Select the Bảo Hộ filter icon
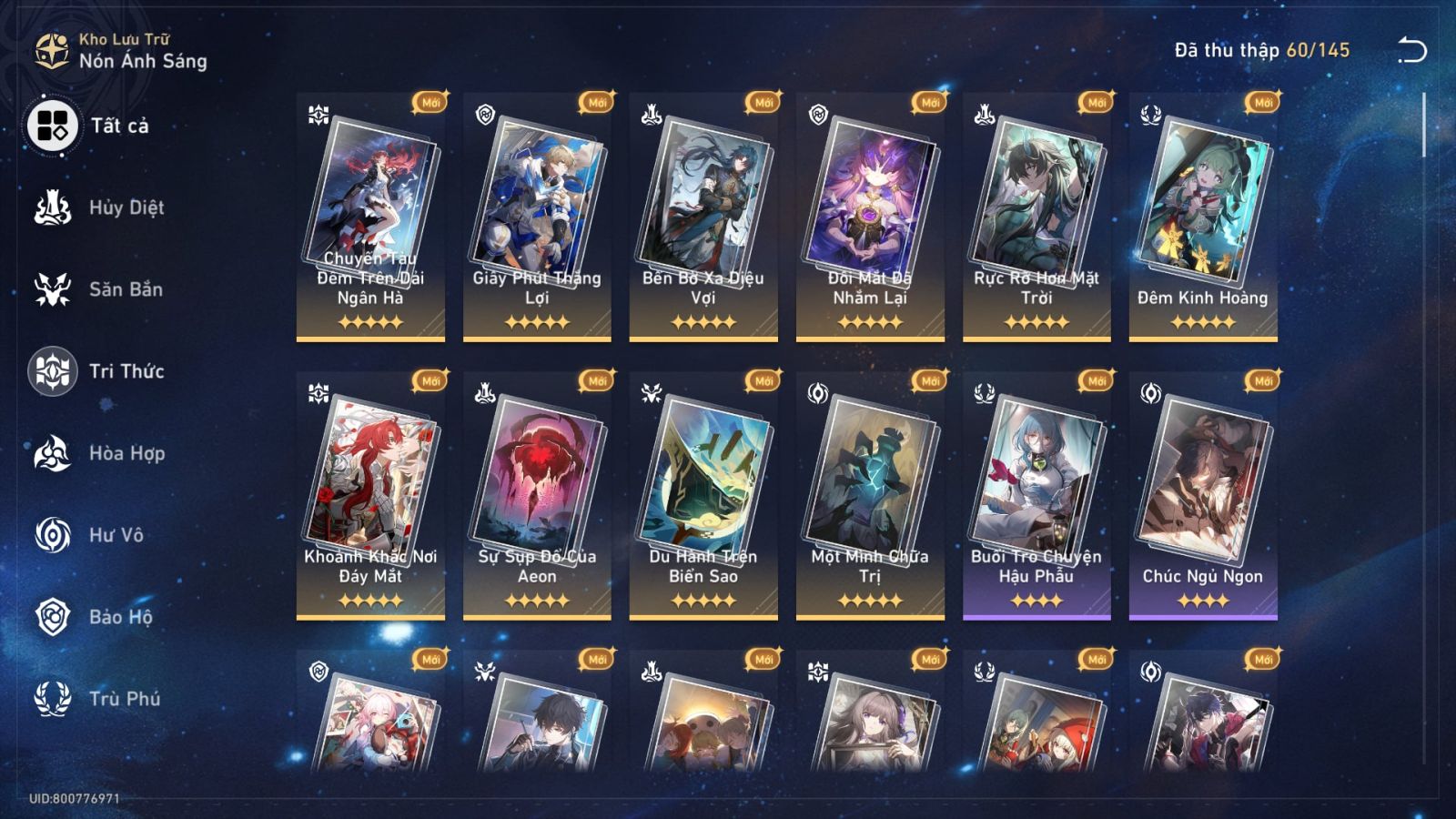 point(53,617)
